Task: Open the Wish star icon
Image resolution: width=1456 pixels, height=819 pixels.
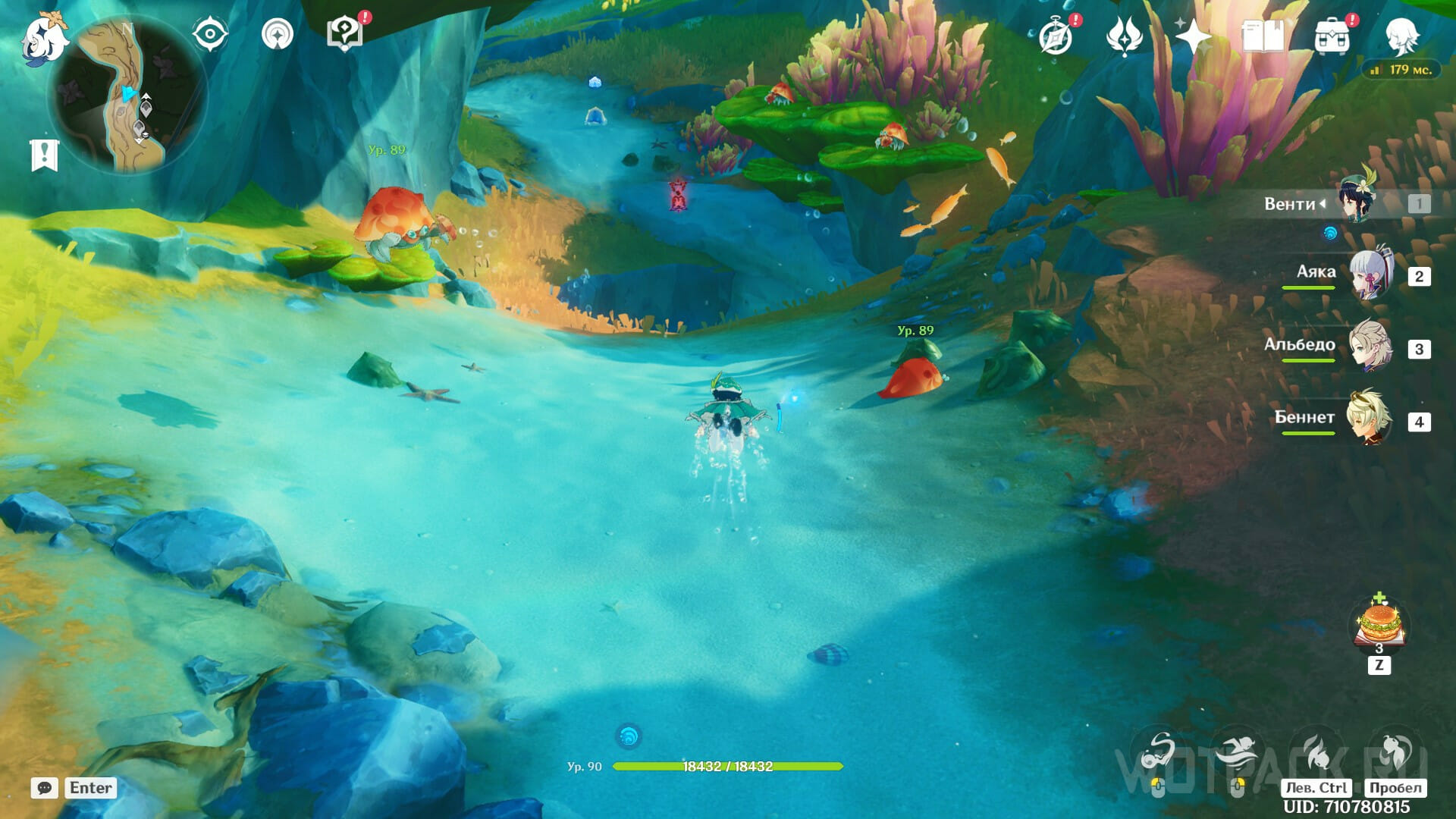Action: pos(1193,36)
